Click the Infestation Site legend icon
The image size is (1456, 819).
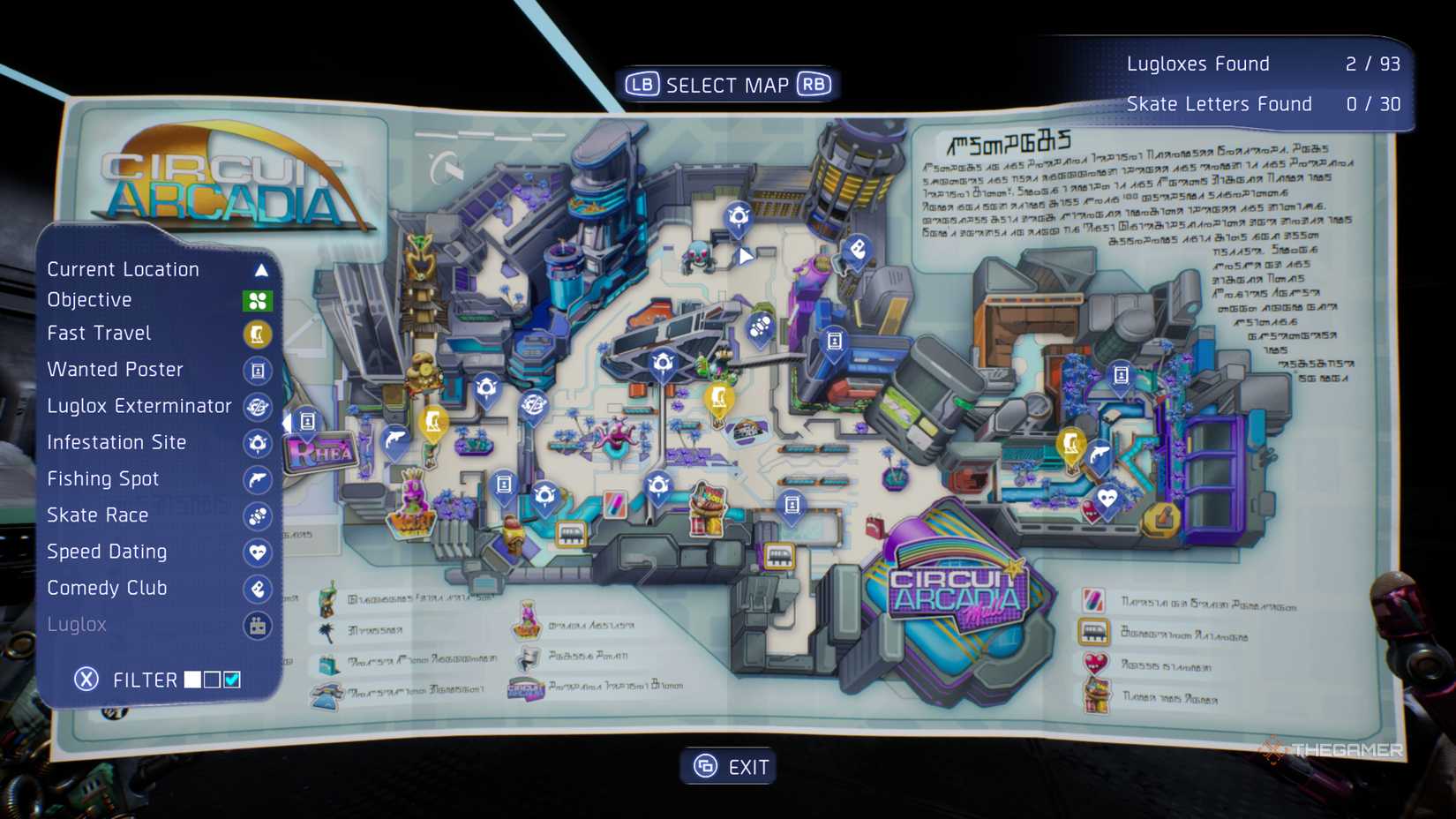[258, 444]
